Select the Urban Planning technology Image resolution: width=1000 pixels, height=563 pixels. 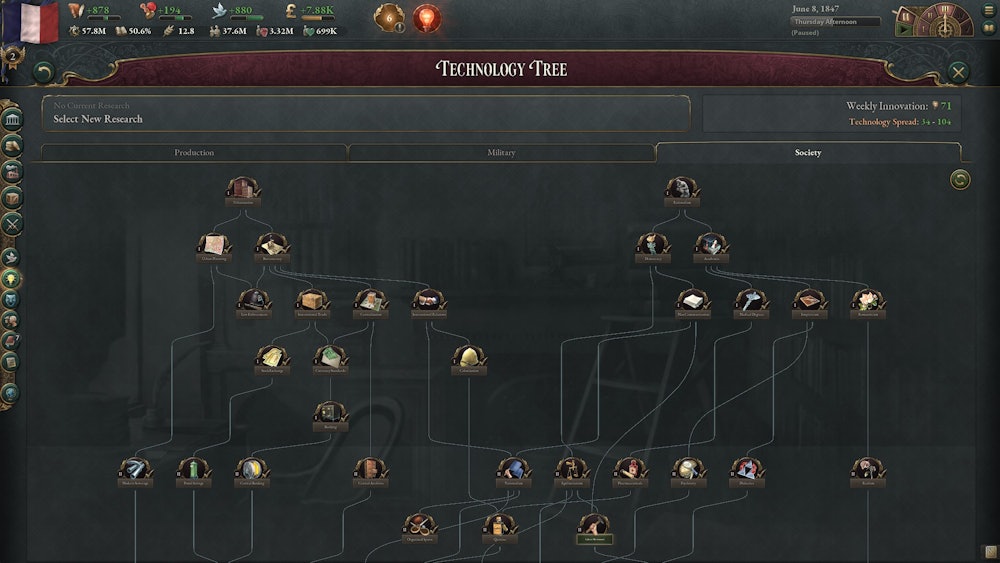coord(215,246)
